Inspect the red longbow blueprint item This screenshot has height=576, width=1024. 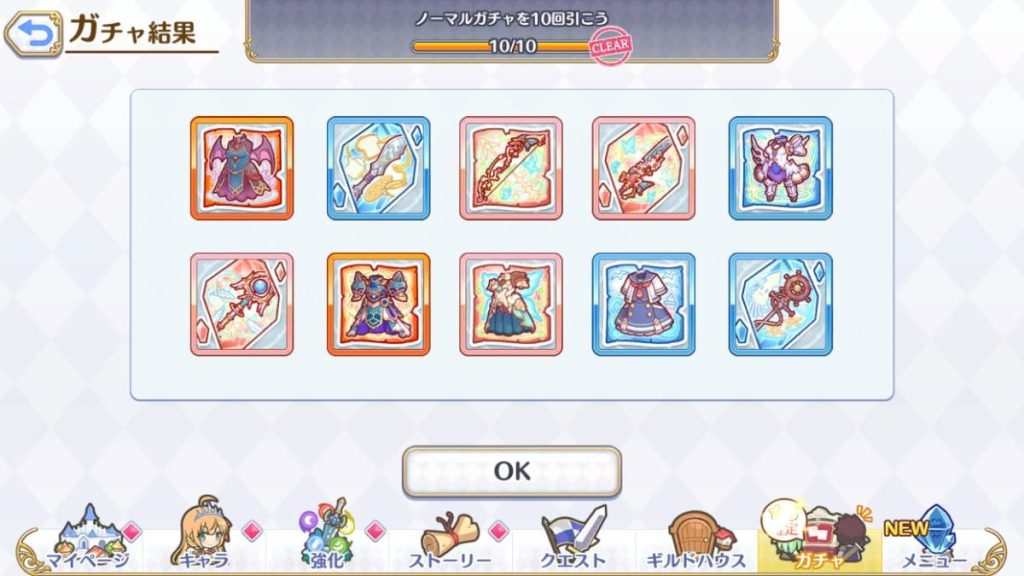tap(511, 168)
